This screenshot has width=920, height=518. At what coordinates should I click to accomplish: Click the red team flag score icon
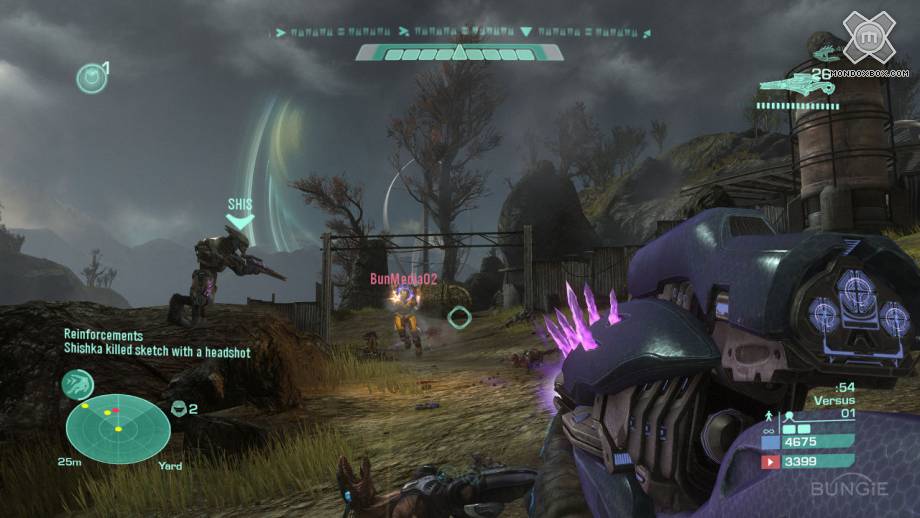(x=770, y=462)
